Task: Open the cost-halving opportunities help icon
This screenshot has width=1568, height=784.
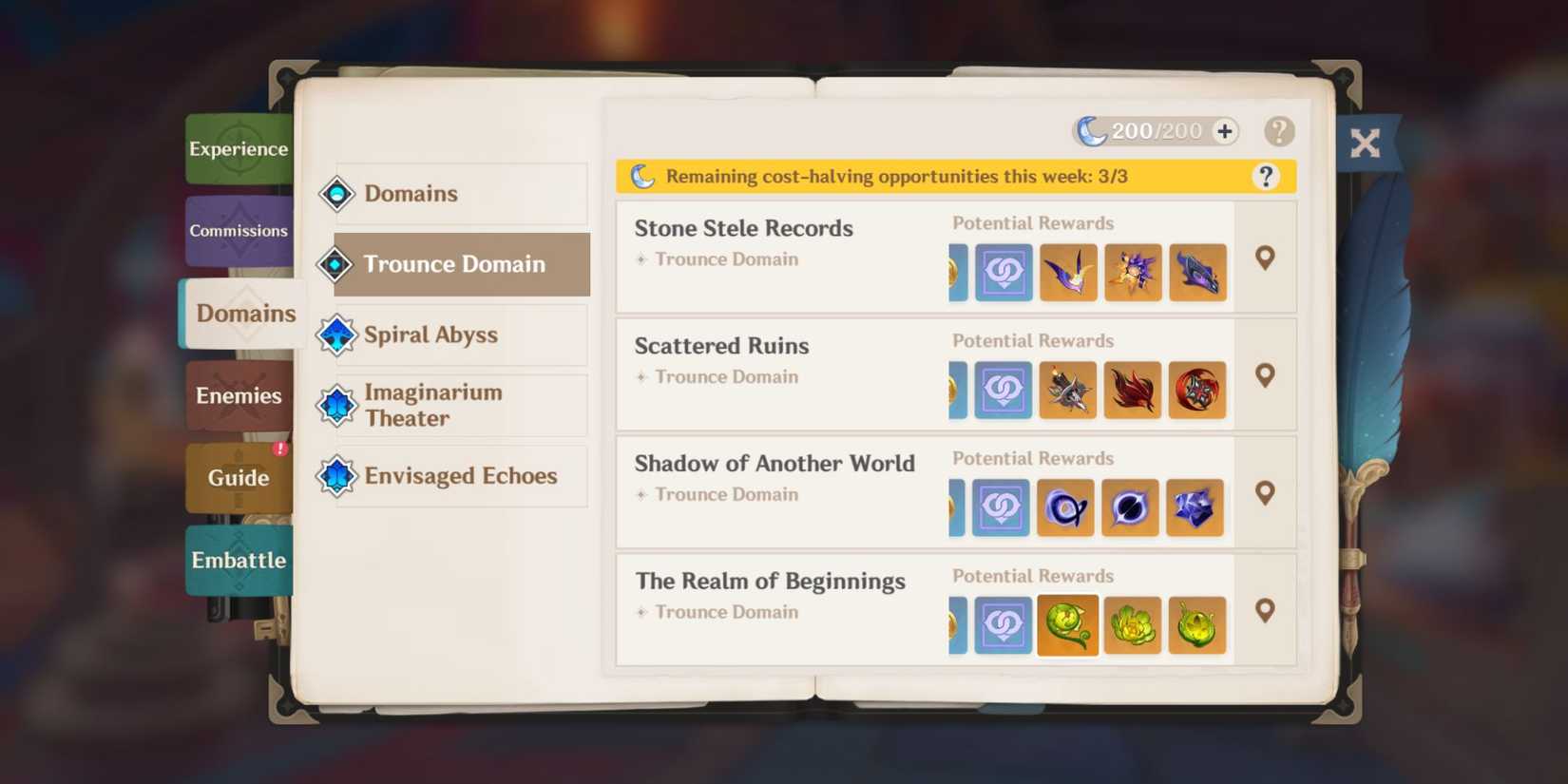Action: click(x=1266, y=175)
